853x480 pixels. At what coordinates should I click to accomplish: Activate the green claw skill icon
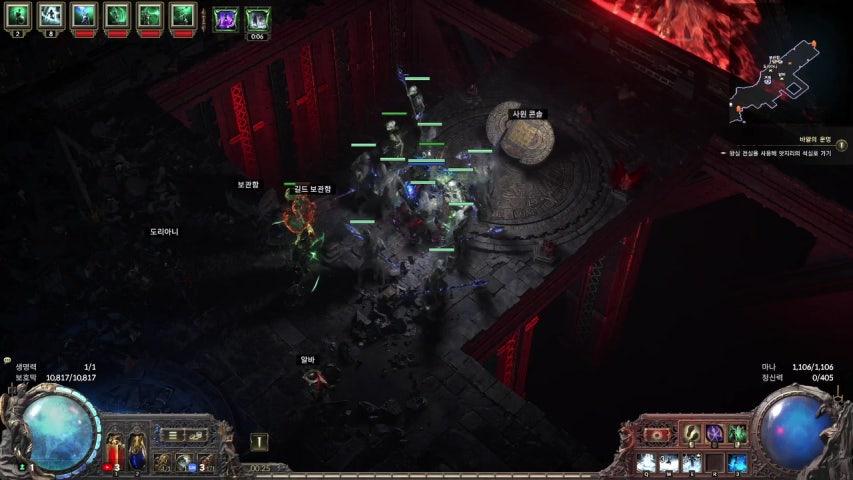[x=738, y=435]
